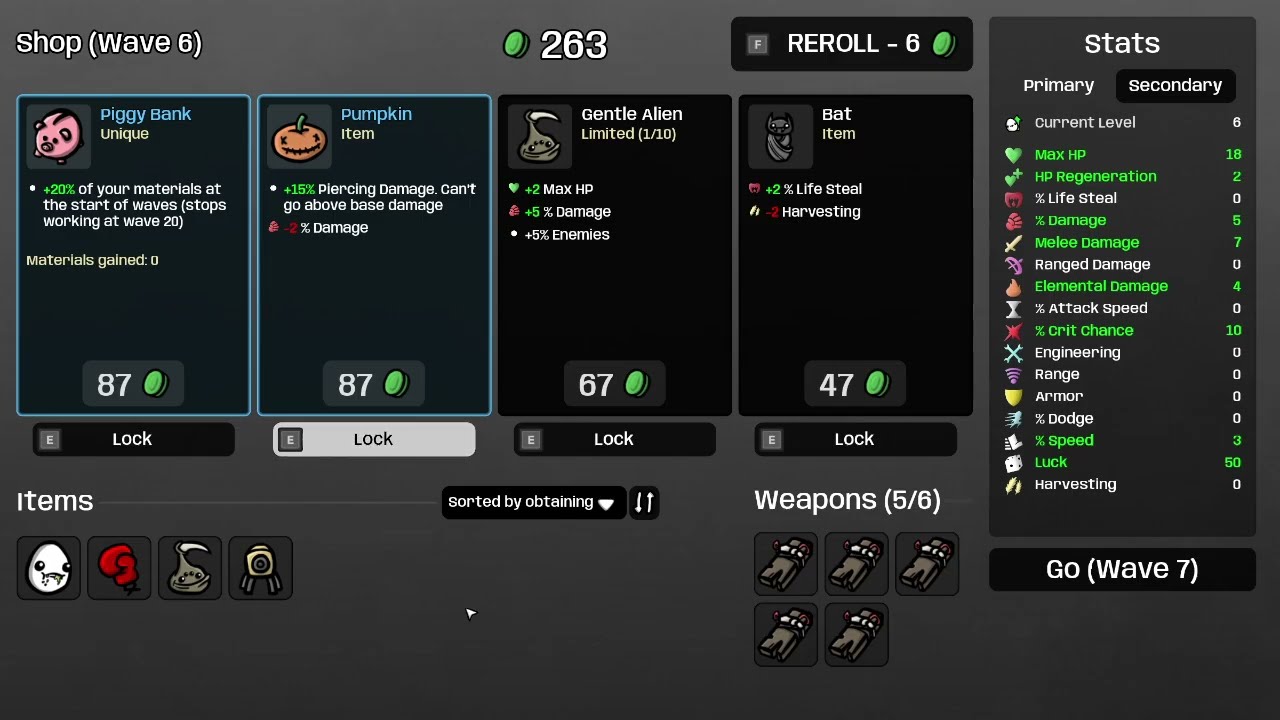This screenshot has height=720, width=1280.
Task: Purchase the Bat item for 47
Action: (x=855, y=385)
